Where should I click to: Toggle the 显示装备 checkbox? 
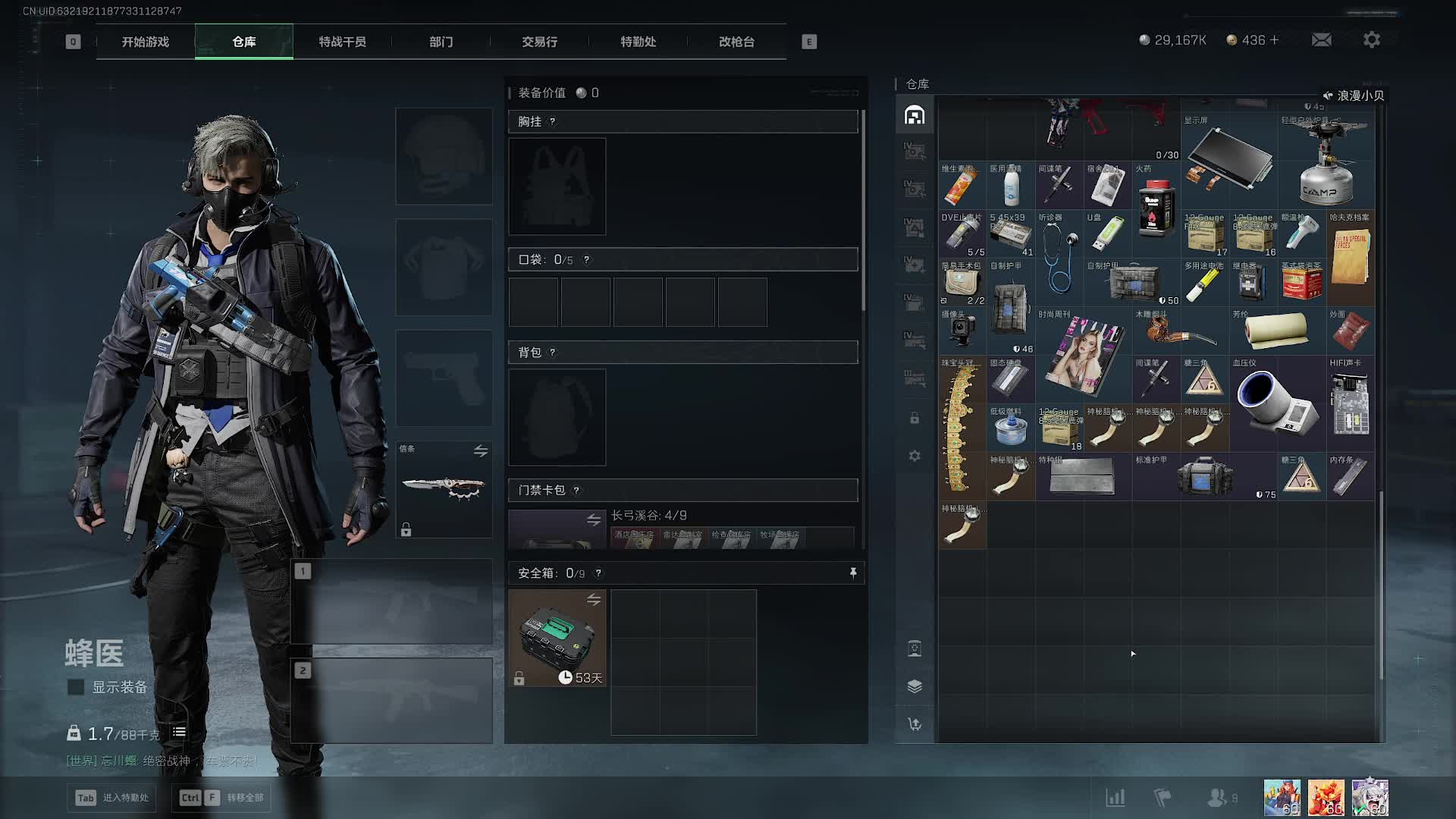(x=76, y=687)
